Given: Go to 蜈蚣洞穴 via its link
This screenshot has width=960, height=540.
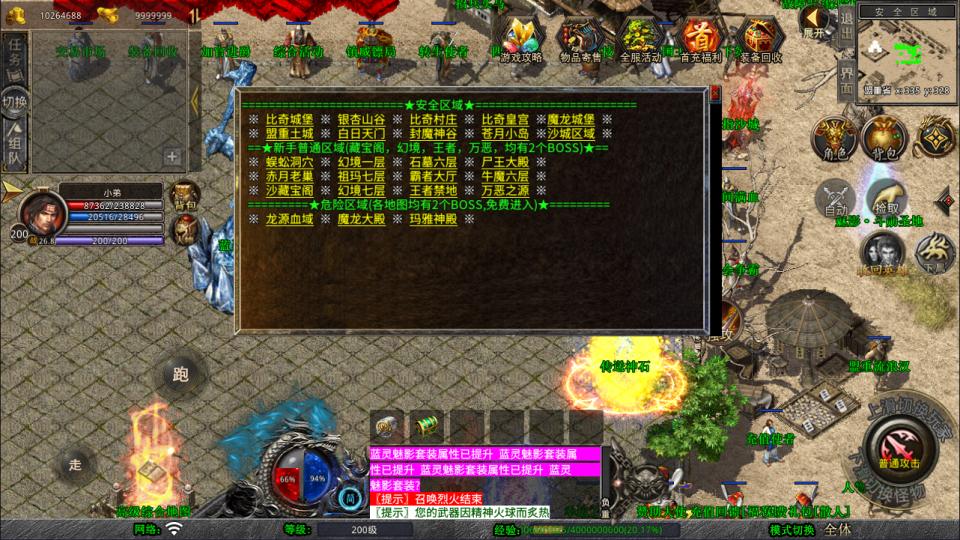Looking at the screenshot, I should 288,161.
